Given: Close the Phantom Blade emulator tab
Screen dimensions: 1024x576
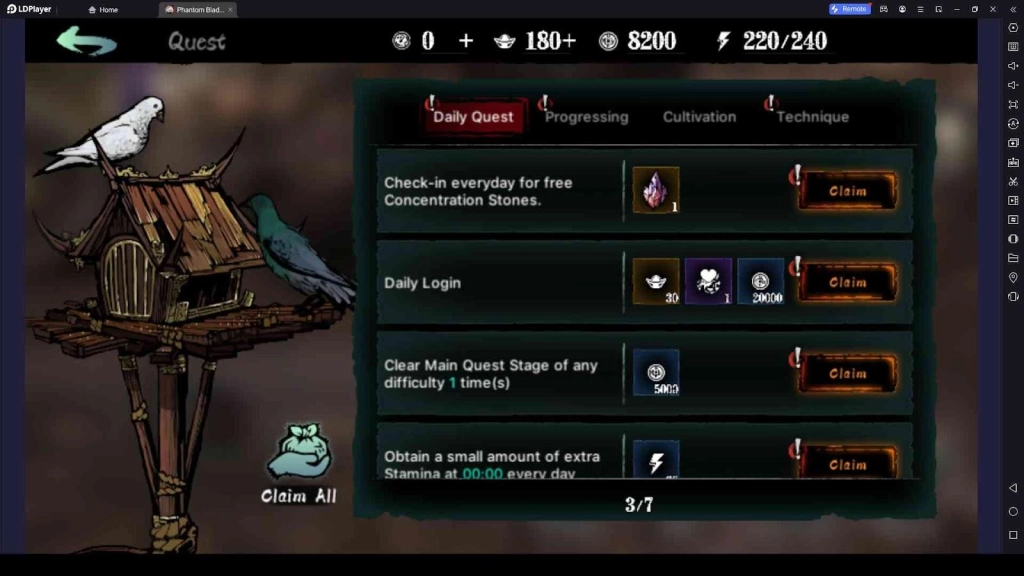Looking at the screenshot, I should click(x=231, y=9).
